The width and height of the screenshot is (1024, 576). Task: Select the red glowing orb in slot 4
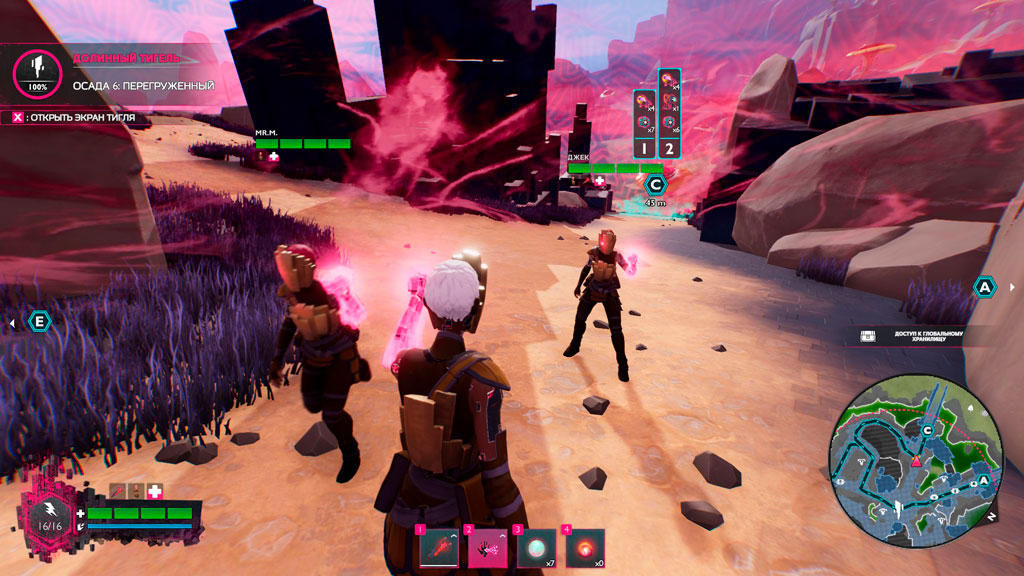click(585, 547)
